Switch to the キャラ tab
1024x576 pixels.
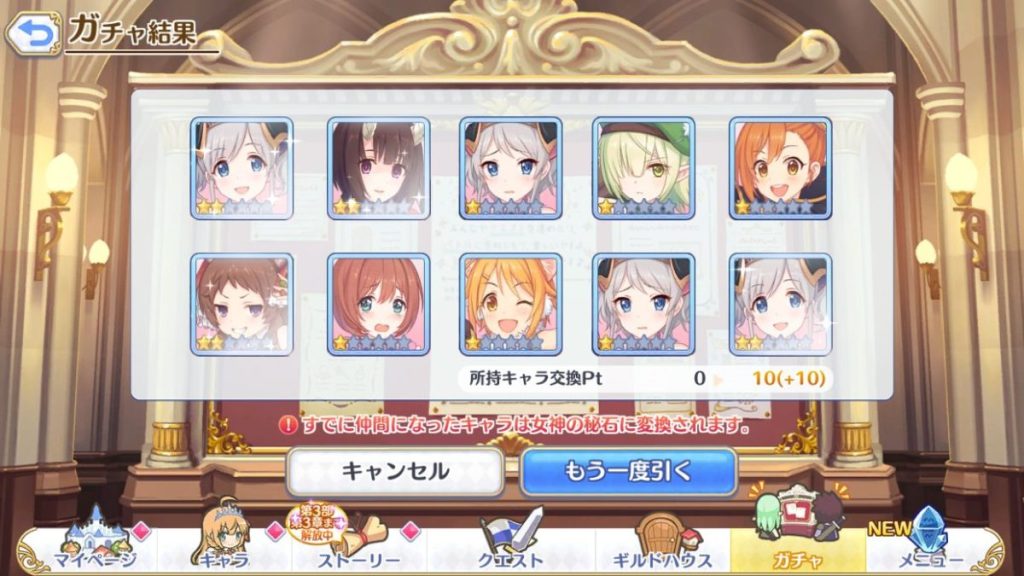pos(224,546)
